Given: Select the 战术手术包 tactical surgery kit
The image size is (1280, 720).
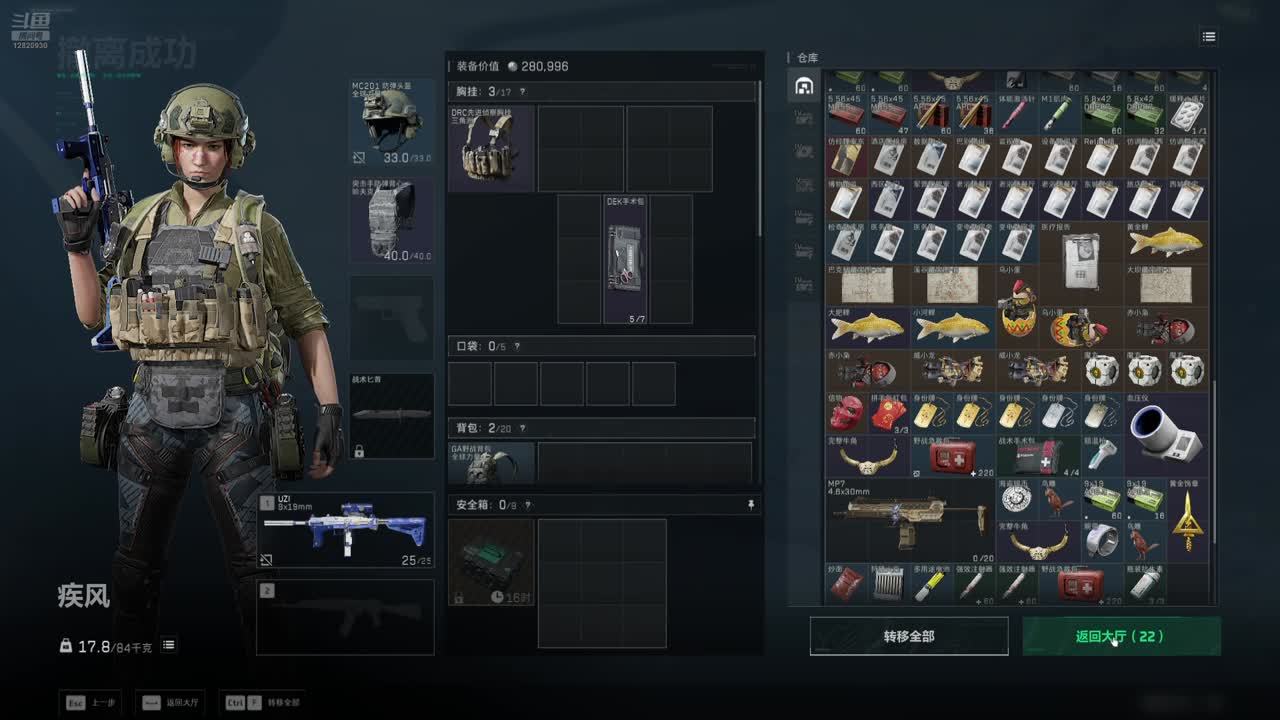Looking at the screenshot, I should [1038, 457].
